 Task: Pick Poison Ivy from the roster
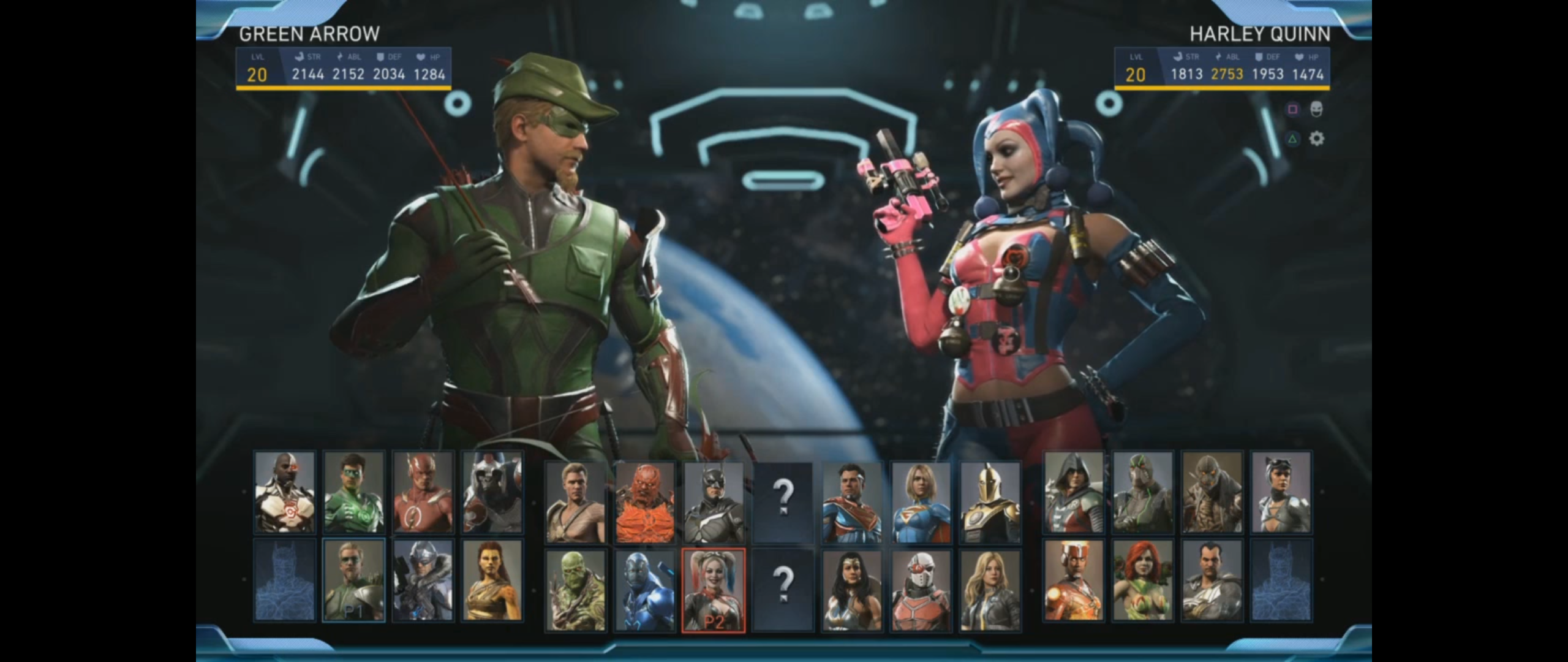point(1142,580)
